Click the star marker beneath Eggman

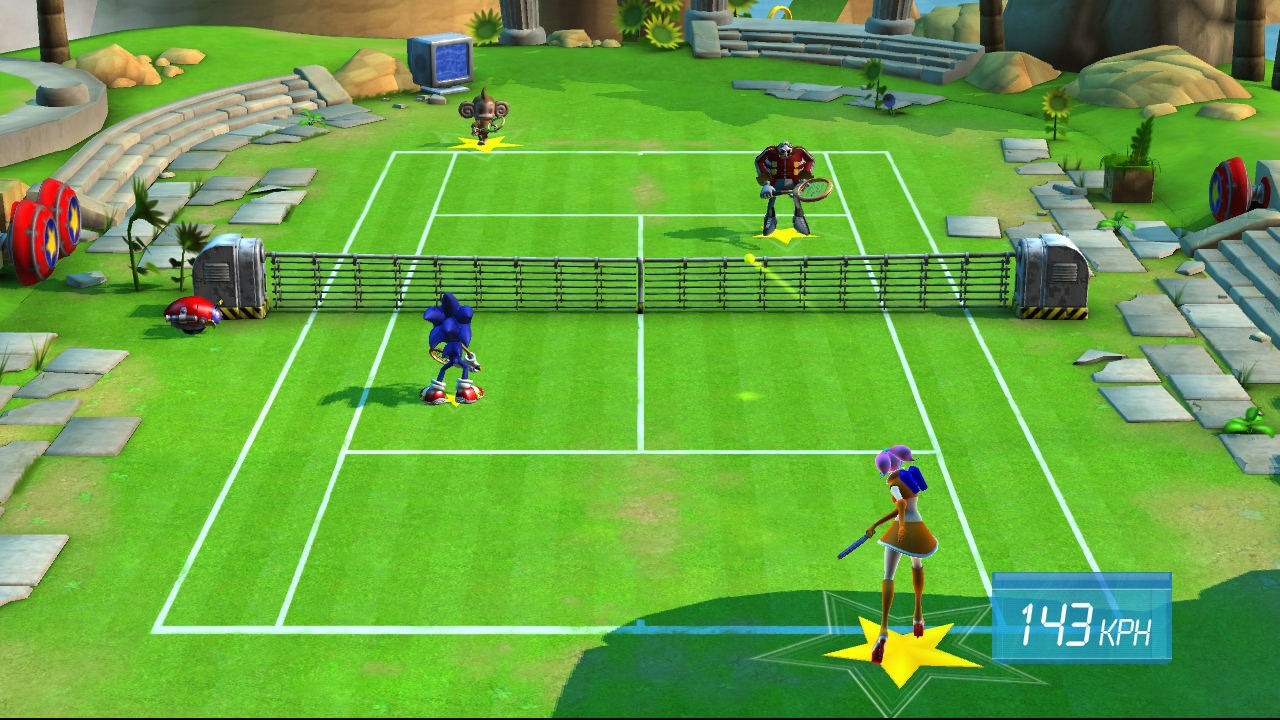785,238
